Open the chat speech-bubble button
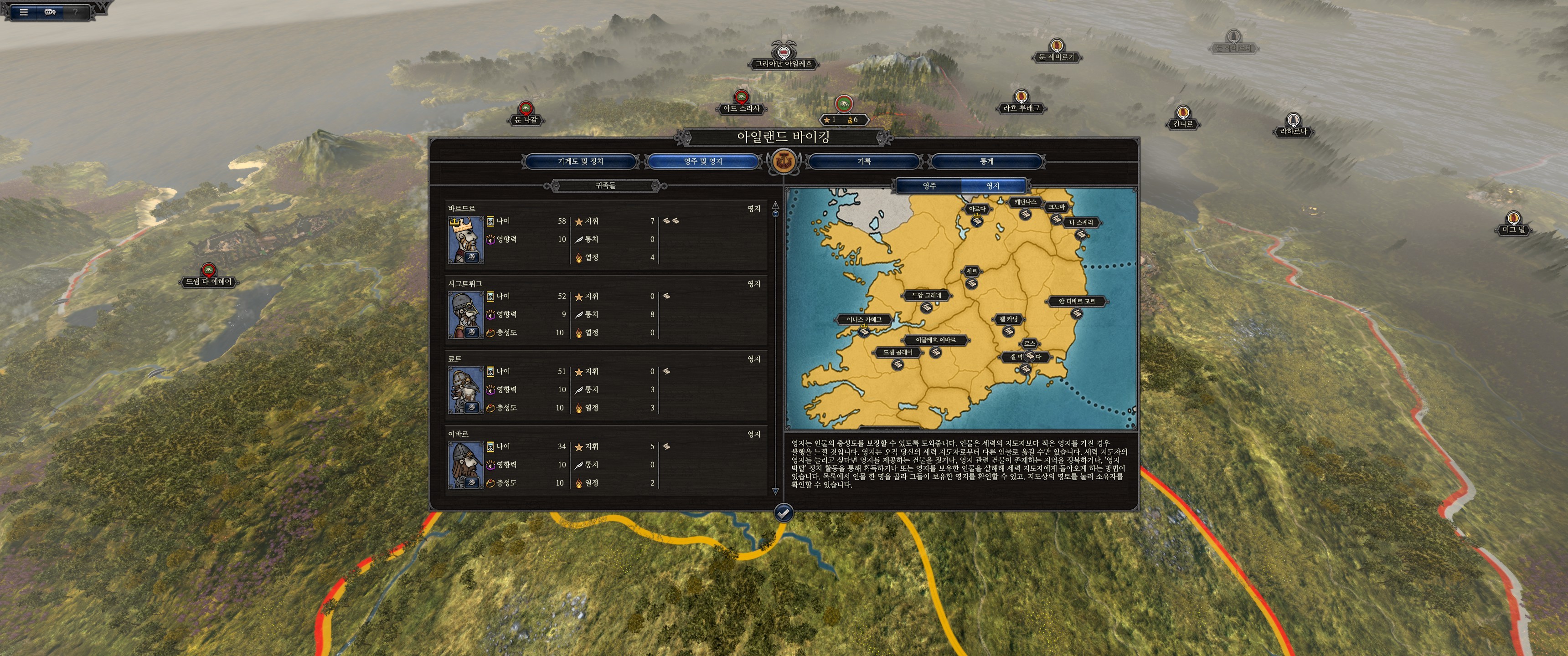This screenshot has width=1568, height=656. [50, 11]
